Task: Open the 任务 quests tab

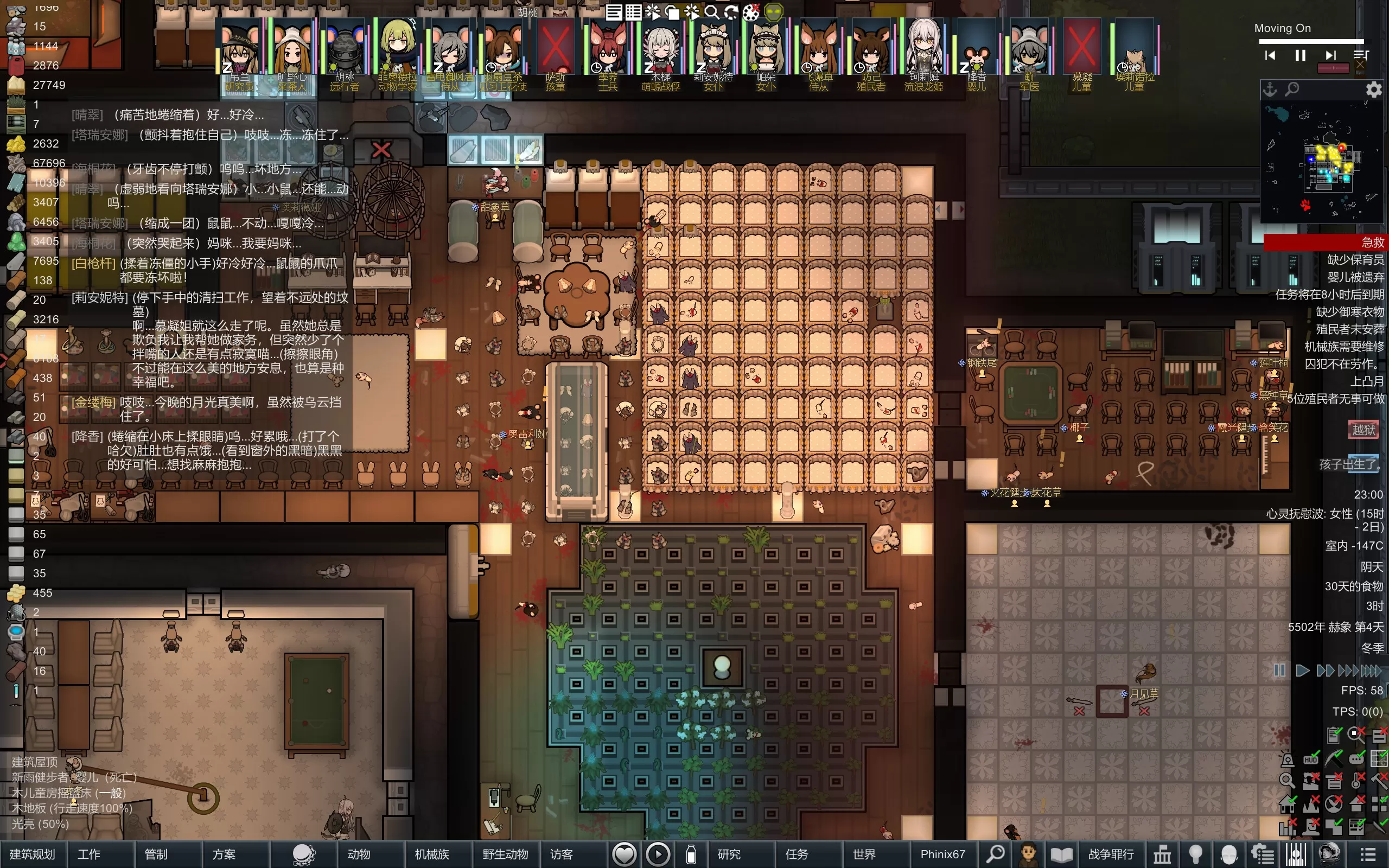Action: pos(796,854)
